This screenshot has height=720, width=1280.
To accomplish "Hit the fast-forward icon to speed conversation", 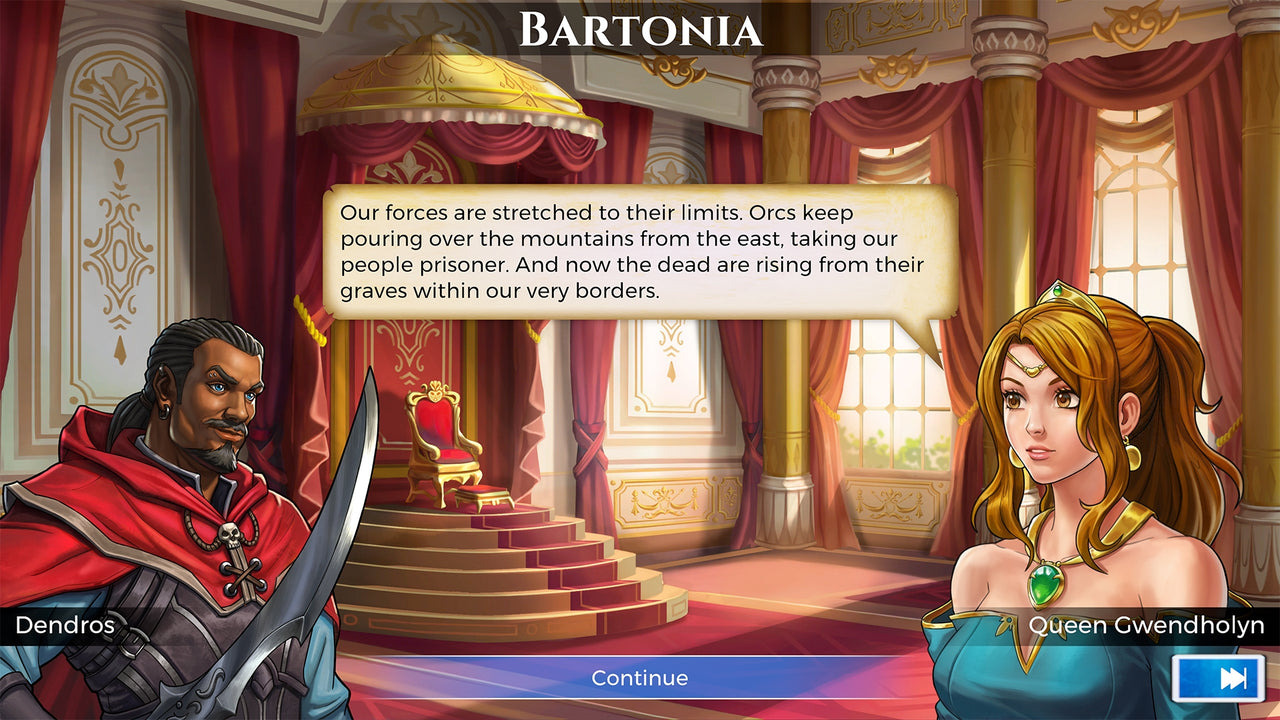I will (x=1216, y=677).
